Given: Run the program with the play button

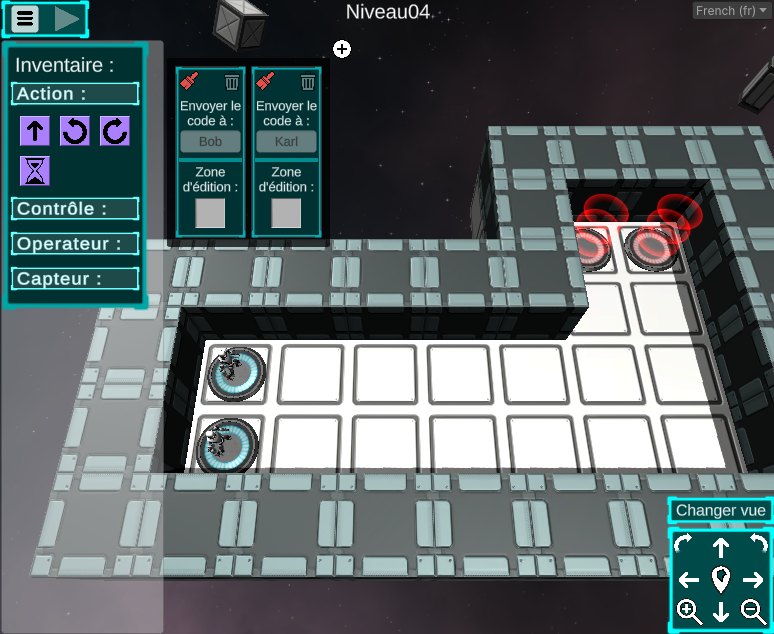Looking at the screenshot, I should coord(67,18).
